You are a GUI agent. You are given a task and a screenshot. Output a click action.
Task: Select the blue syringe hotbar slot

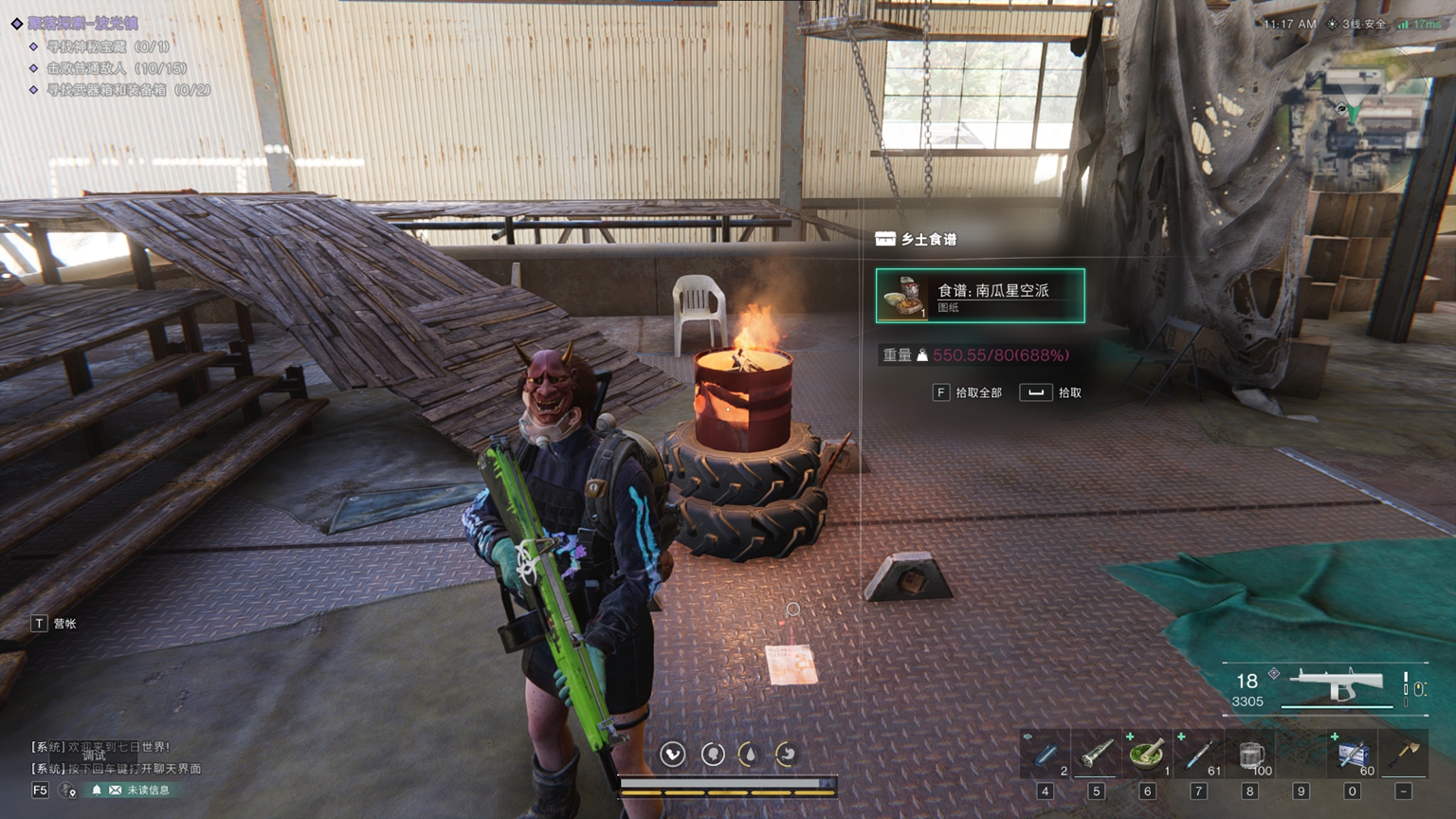coord(1198,755)
